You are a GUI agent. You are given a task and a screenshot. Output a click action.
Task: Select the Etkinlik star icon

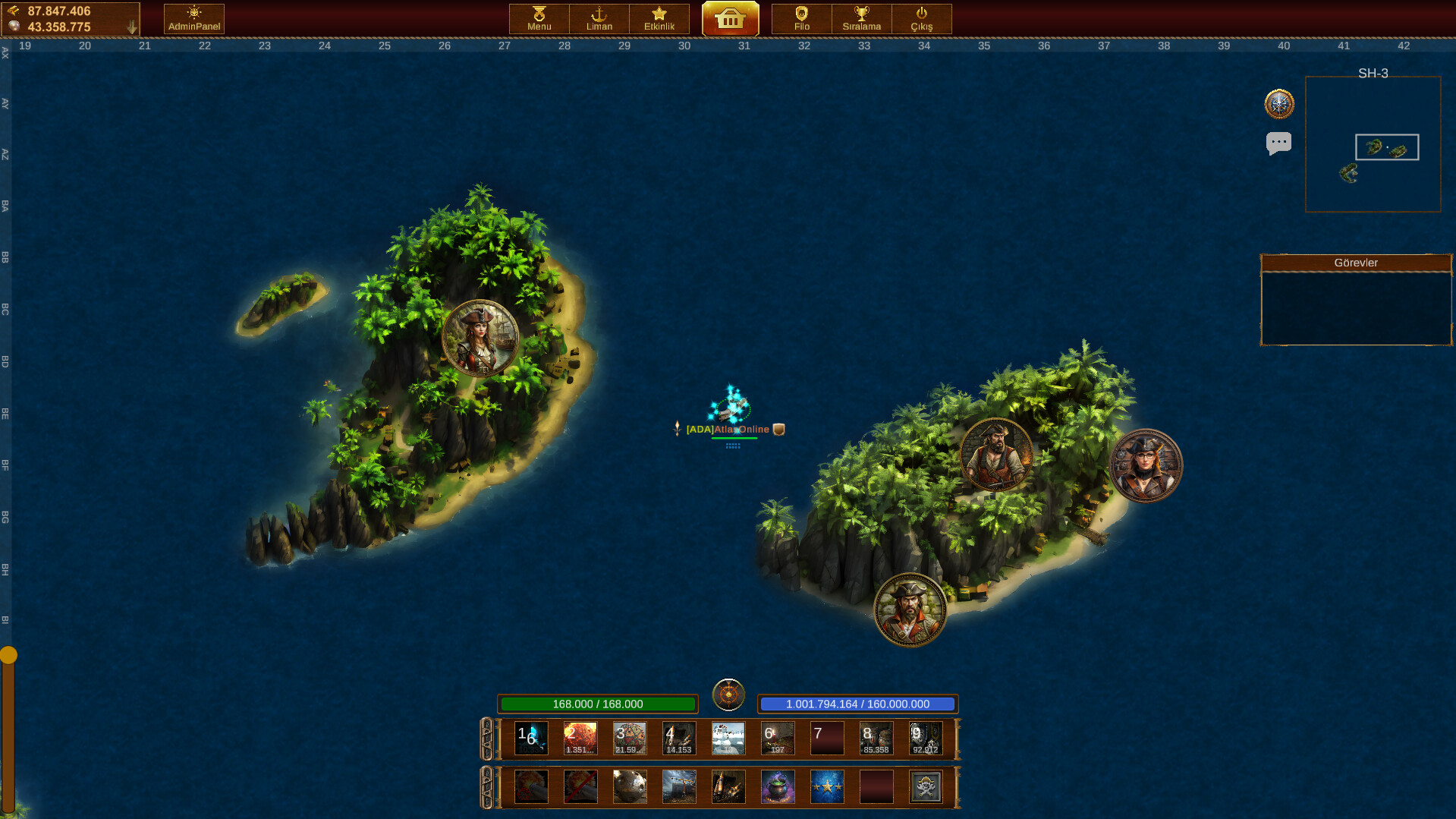[x=659, y=18]
